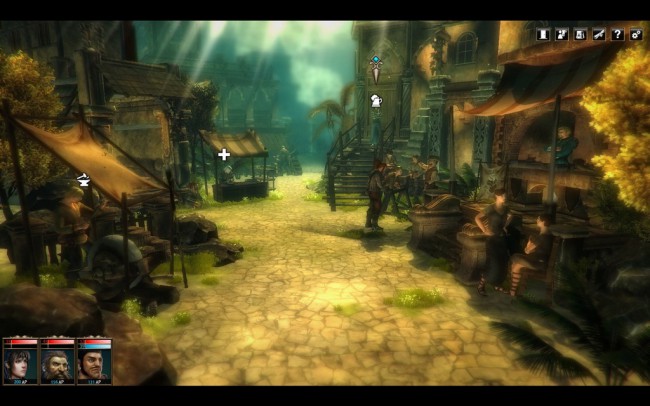This screenshot has width=650, height=406.
Task: Select the bearded dwarf's party portrait
Action: (56, 362)
